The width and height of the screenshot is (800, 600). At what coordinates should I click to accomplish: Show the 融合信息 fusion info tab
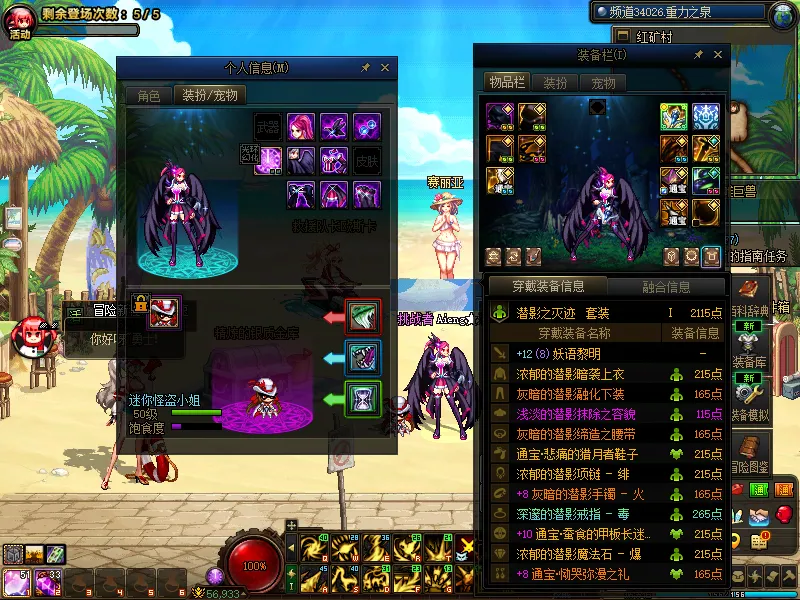tap(665, 287)
